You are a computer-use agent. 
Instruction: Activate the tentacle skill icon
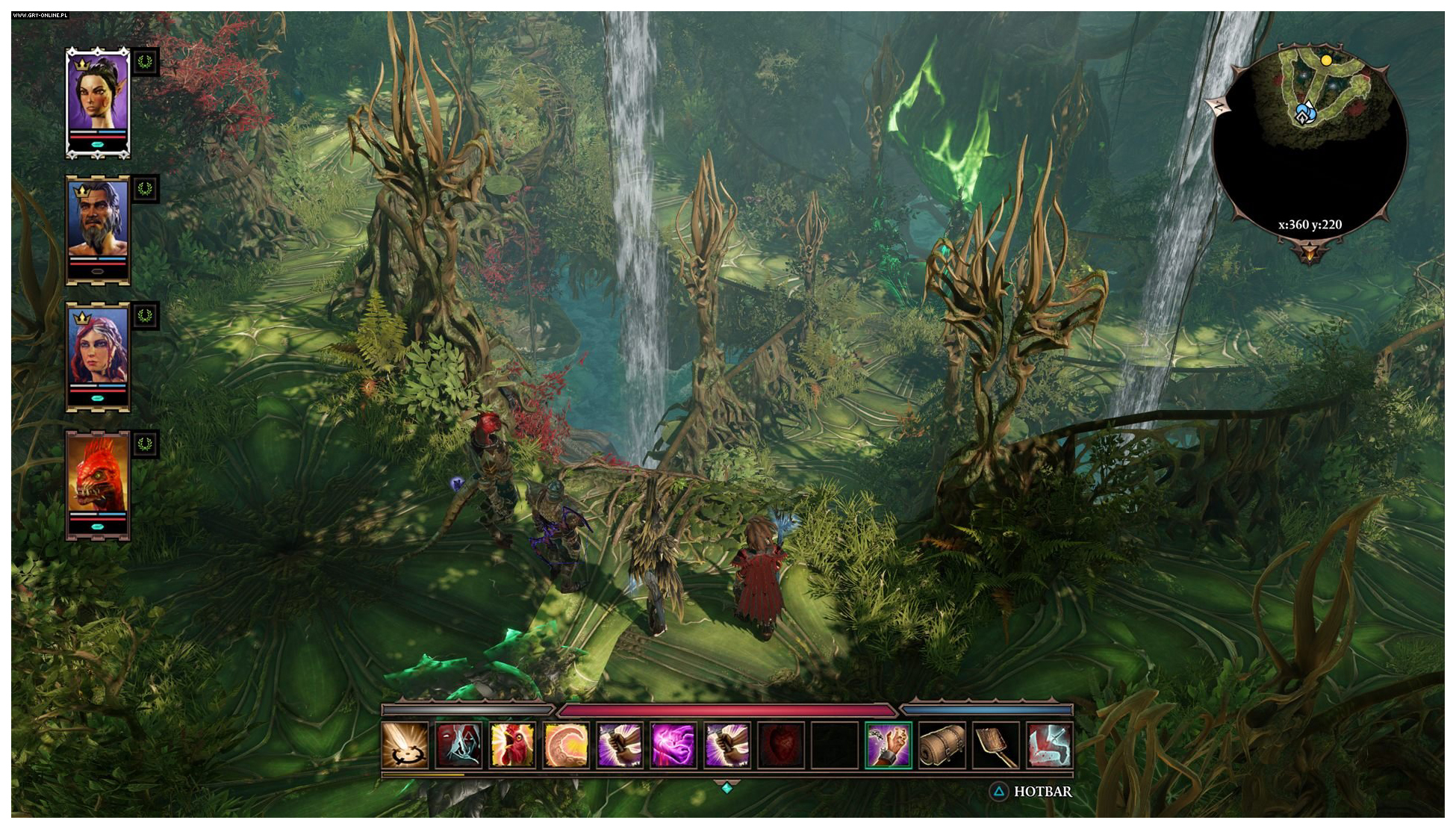coord(566,745)
